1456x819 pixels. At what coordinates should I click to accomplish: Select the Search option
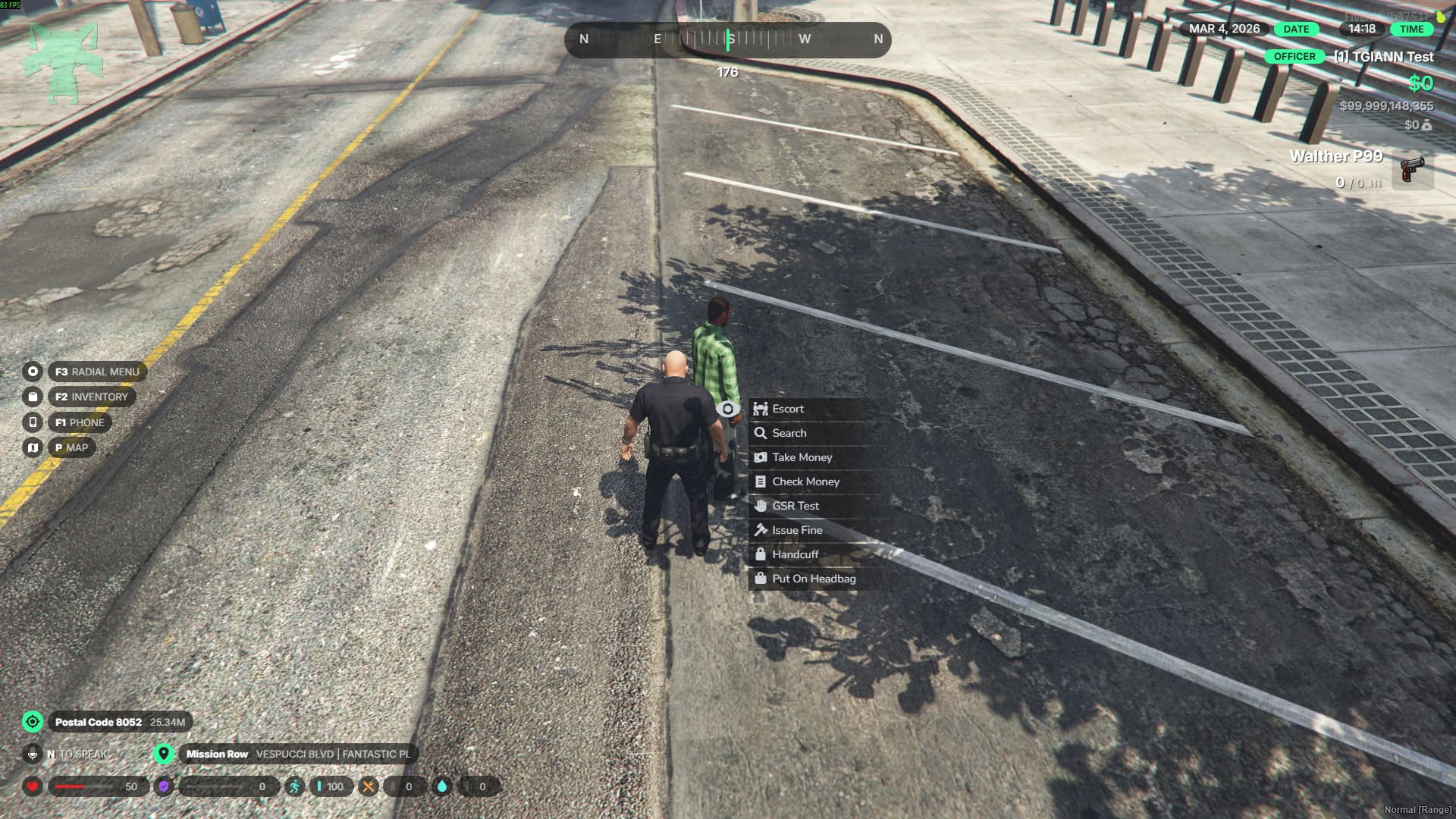pyautogui.click(x=789, y=433)
